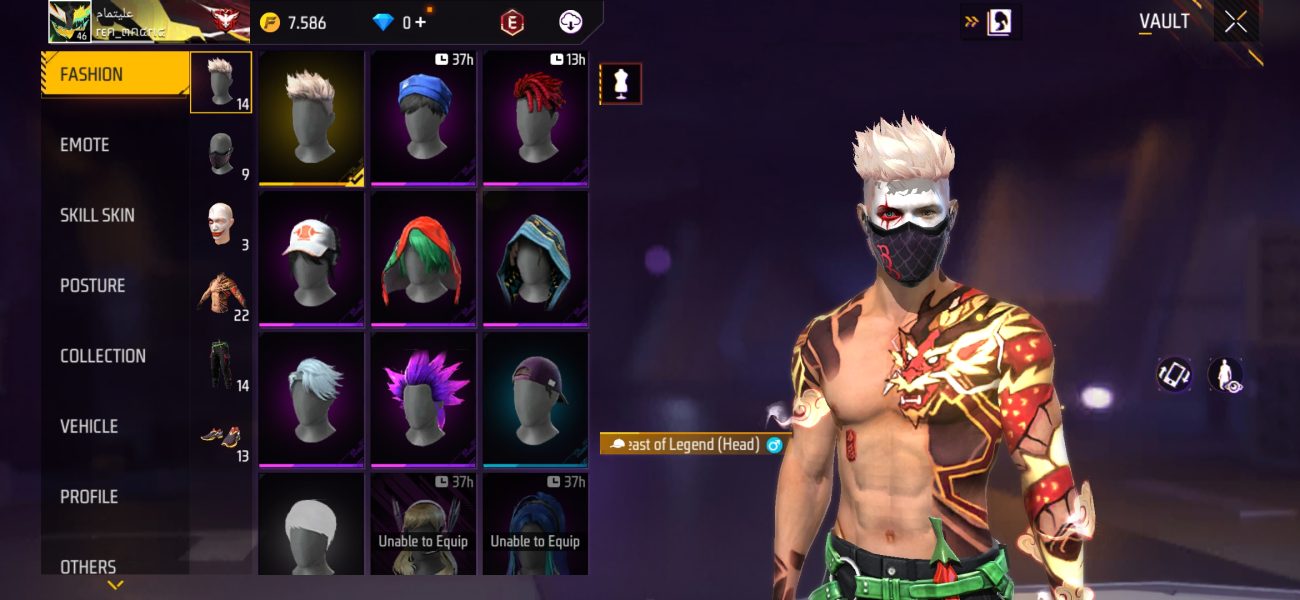Choose the pants subcategory
1300x600 pixels.
[221, 365]
